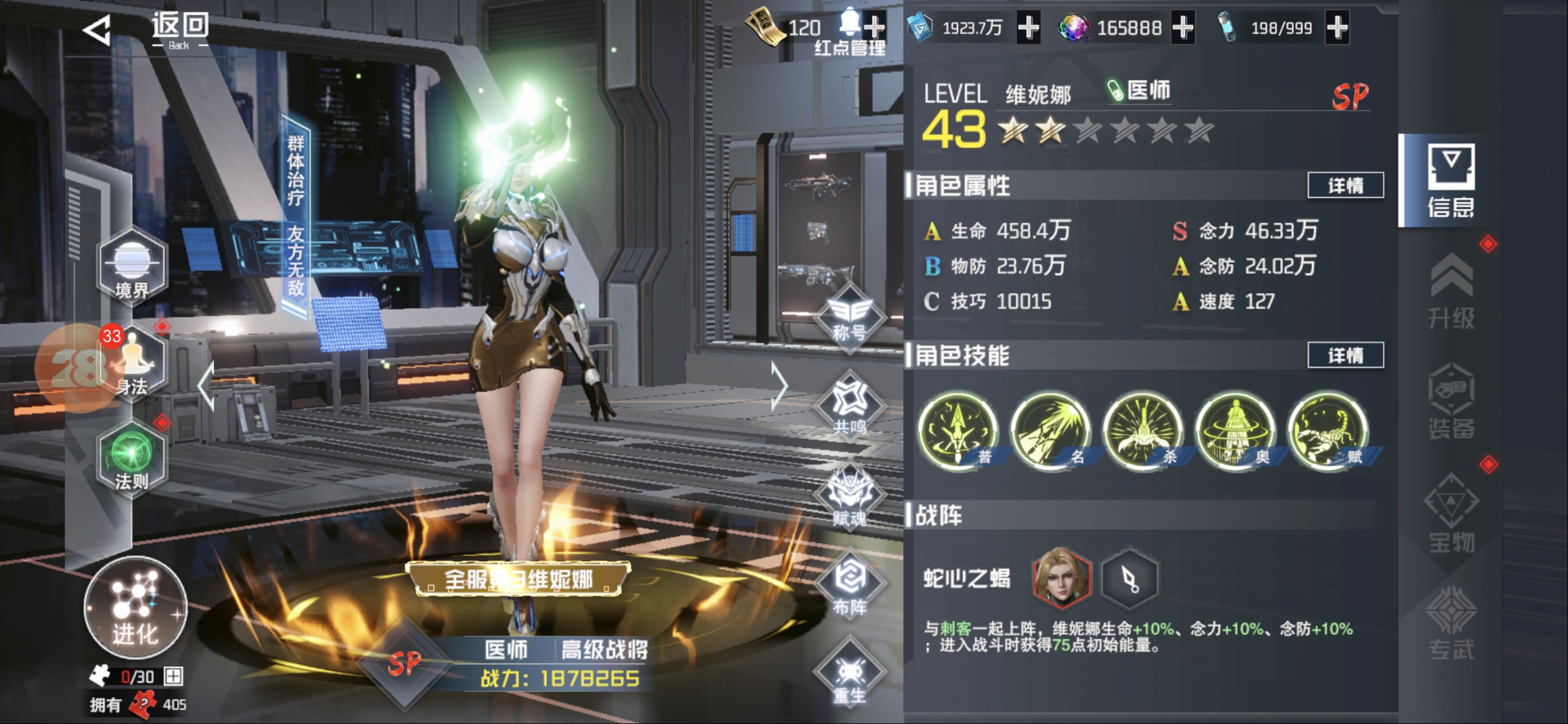Show 角色属性 attribute details
The height and width of the screenshot is (724, 1568).
(1345, 186)
